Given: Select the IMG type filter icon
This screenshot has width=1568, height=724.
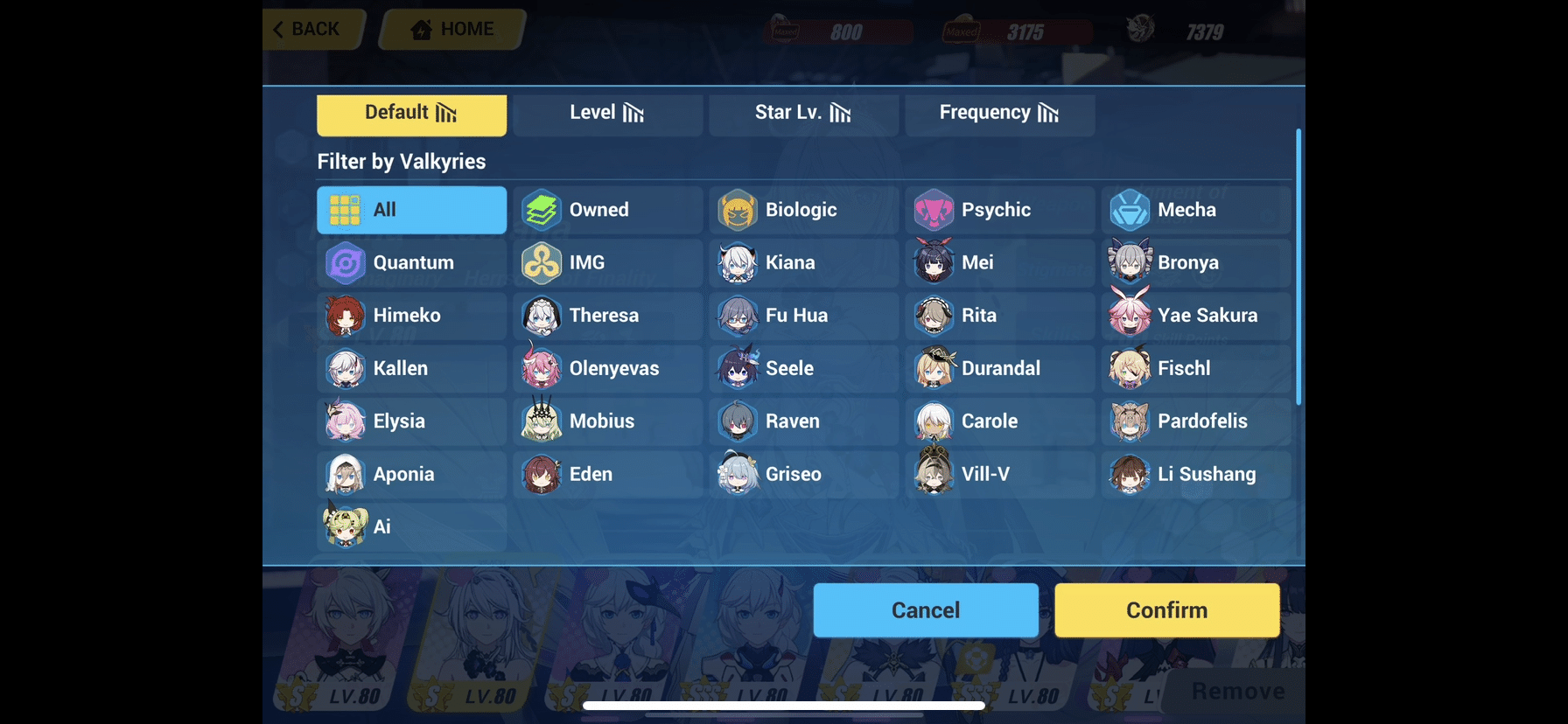Looking at the screenshot, I should (543, 262).
